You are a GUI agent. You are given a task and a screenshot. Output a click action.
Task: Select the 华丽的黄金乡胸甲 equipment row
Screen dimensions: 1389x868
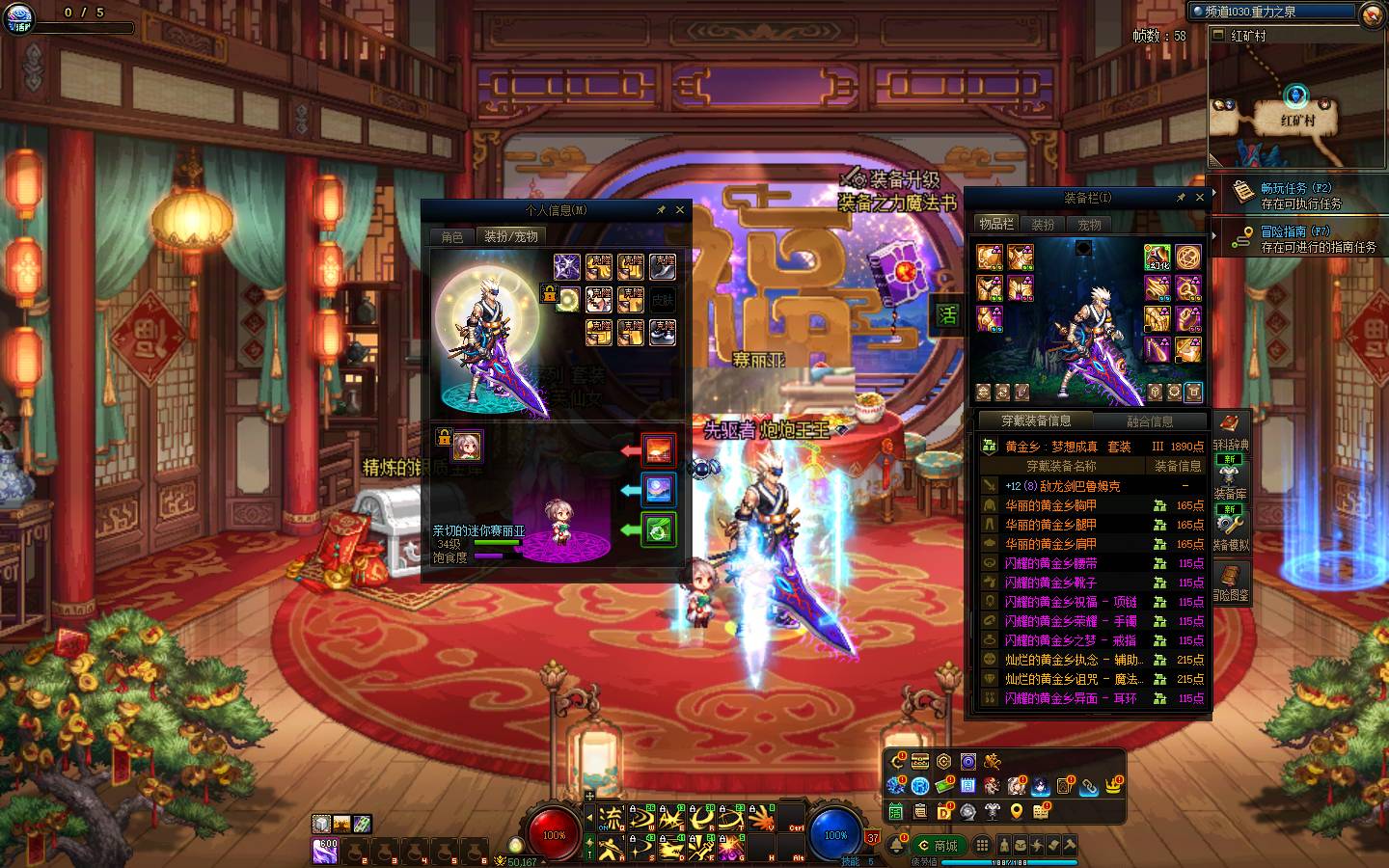(1050, 505)
